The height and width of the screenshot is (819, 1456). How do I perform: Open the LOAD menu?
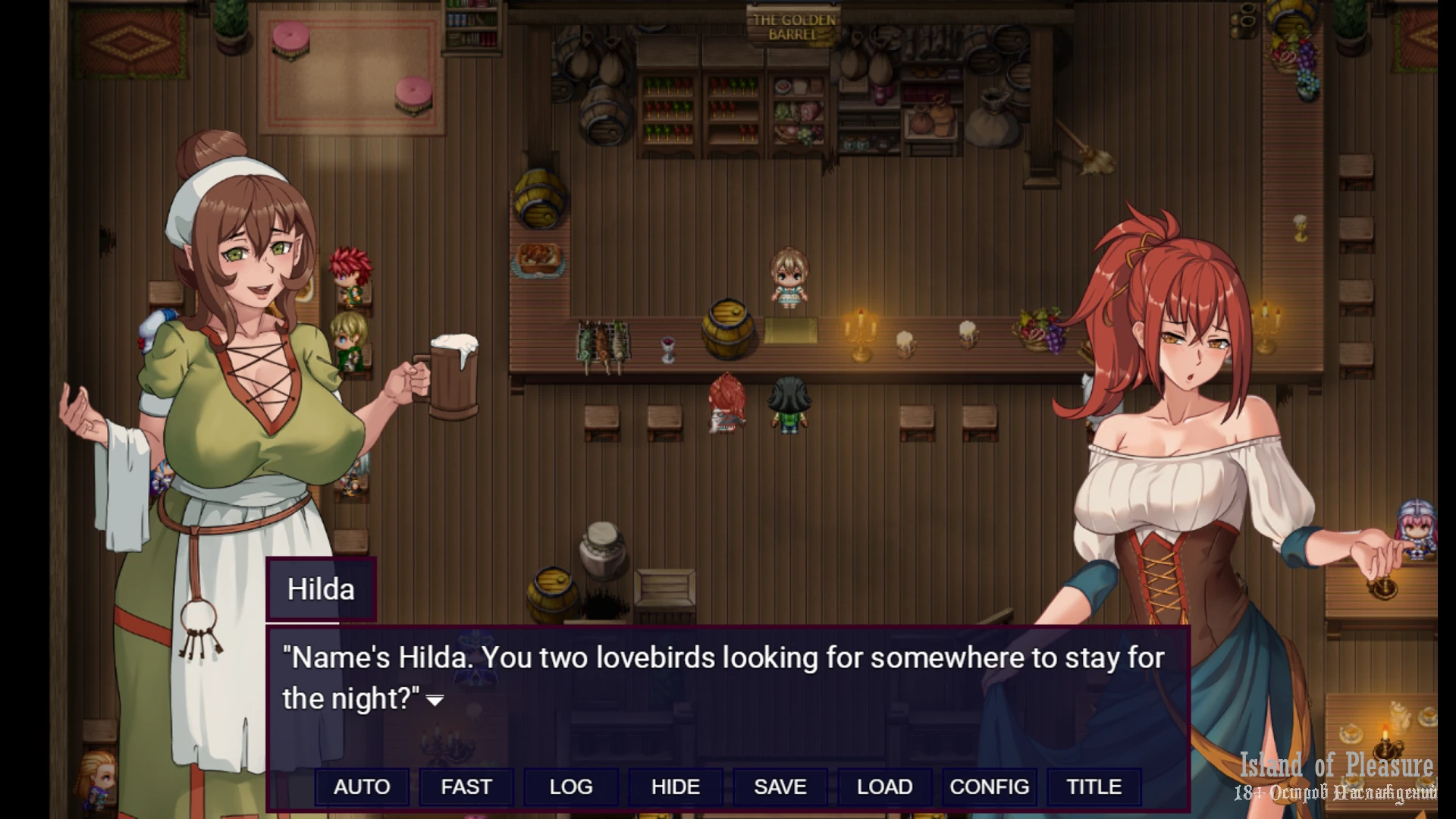click(x=884, y=787)
